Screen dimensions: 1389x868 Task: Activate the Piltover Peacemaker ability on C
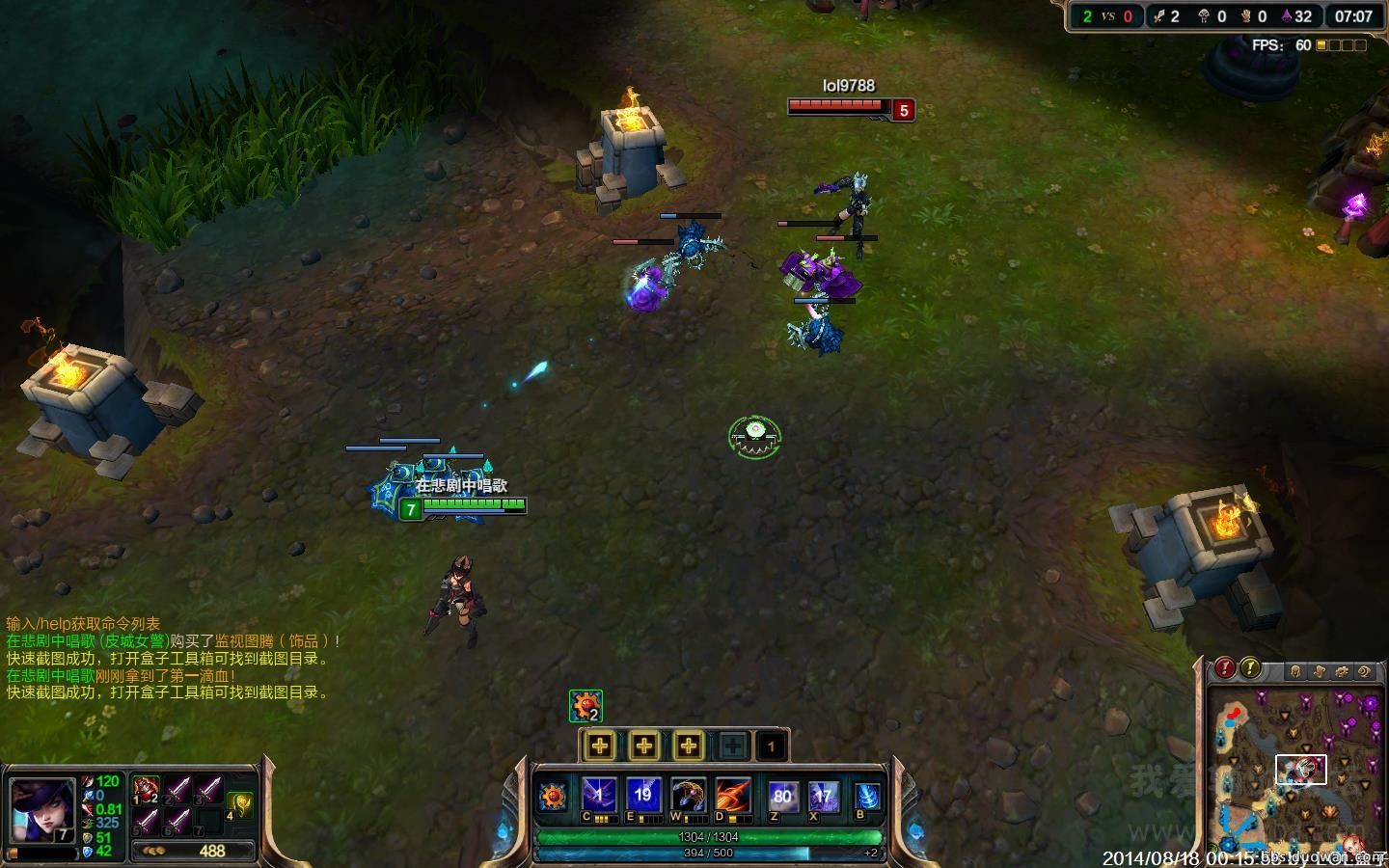click(x=599, y=797)
